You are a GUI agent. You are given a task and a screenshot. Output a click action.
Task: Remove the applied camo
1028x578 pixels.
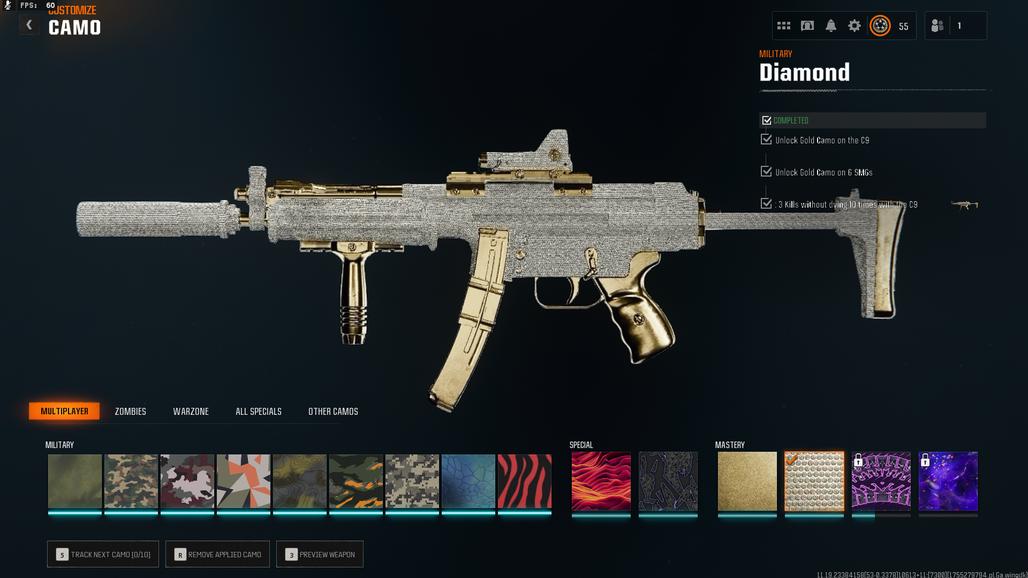(218, 554)
